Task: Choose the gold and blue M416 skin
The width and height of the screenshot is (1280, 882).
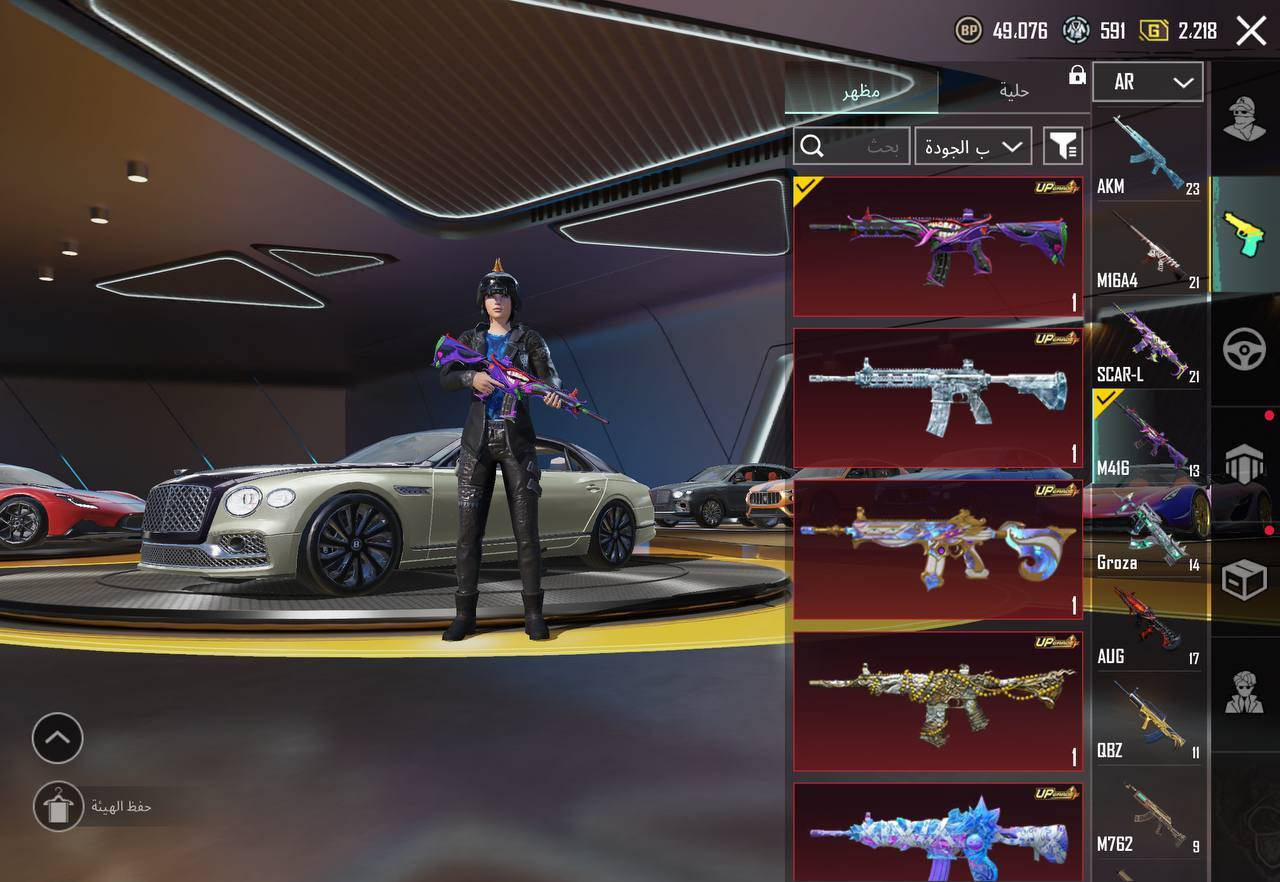Action: coord(937,549)
